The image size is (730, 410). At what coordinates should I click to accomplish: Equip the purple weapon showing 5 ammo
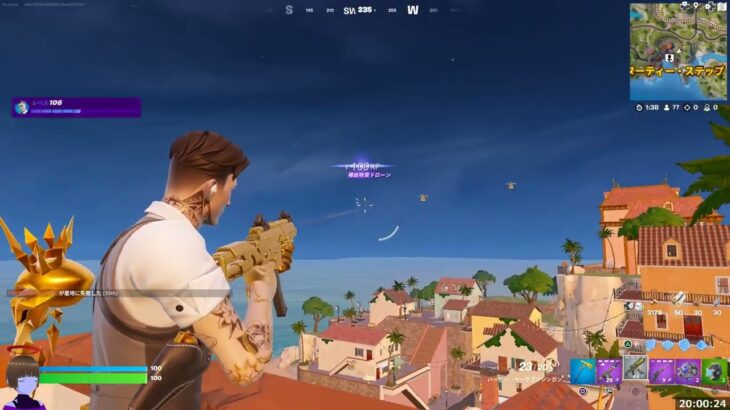[x=661, y=371]
